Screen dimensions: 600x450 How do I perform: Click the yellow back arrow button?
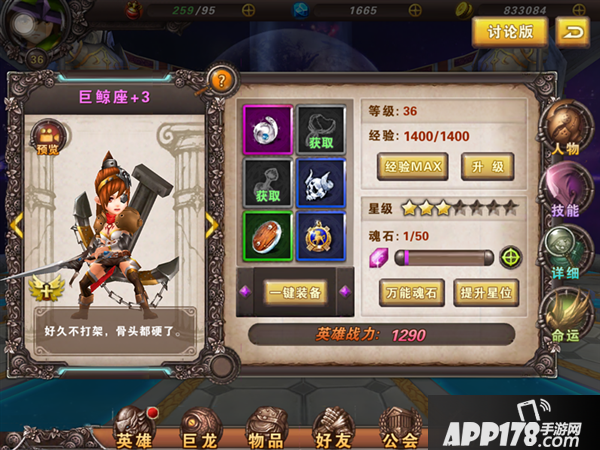(x=573, y=33)
